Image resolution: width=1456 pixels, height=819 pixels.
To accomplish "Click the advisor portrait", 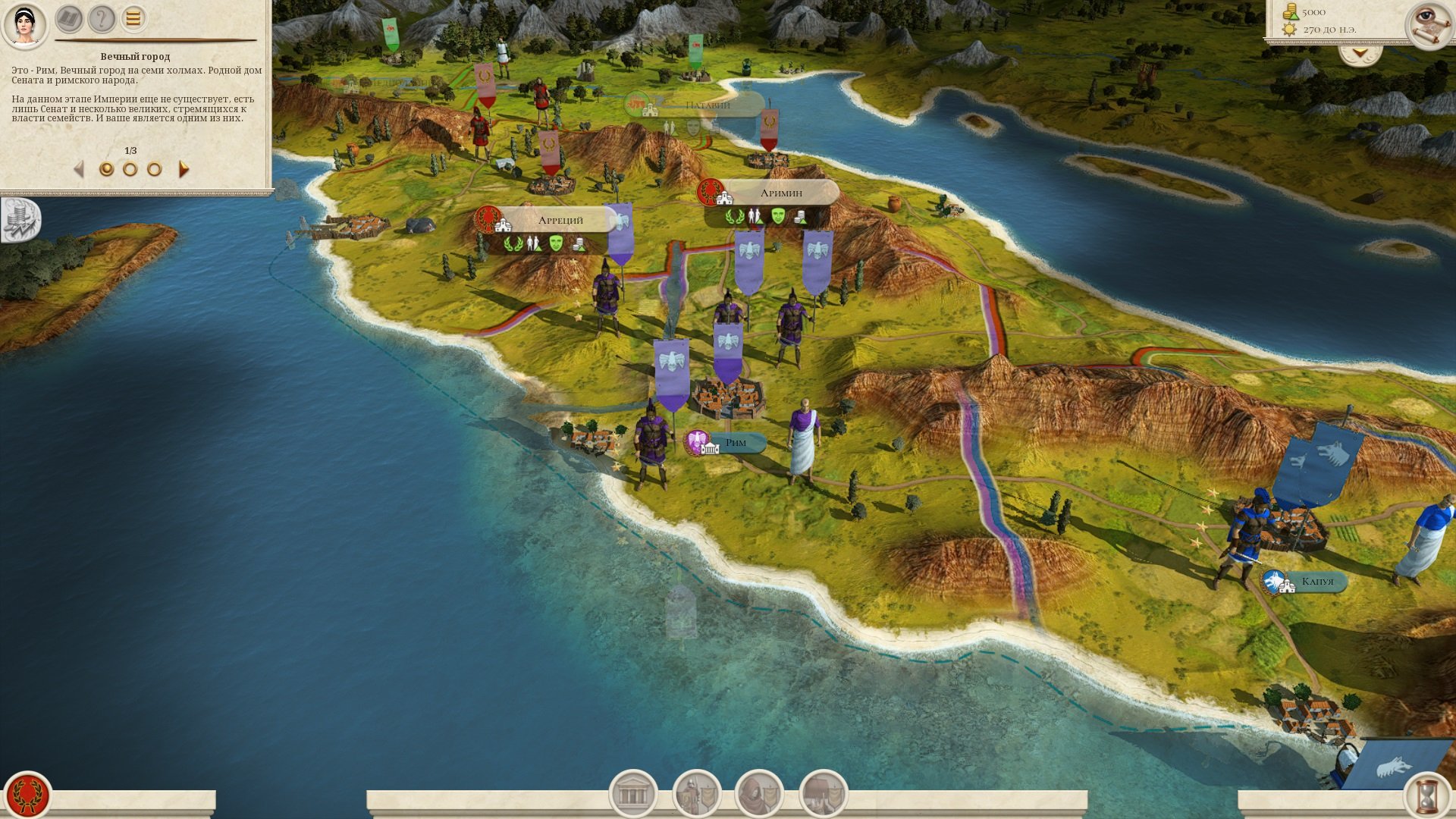I will (24, 23).
